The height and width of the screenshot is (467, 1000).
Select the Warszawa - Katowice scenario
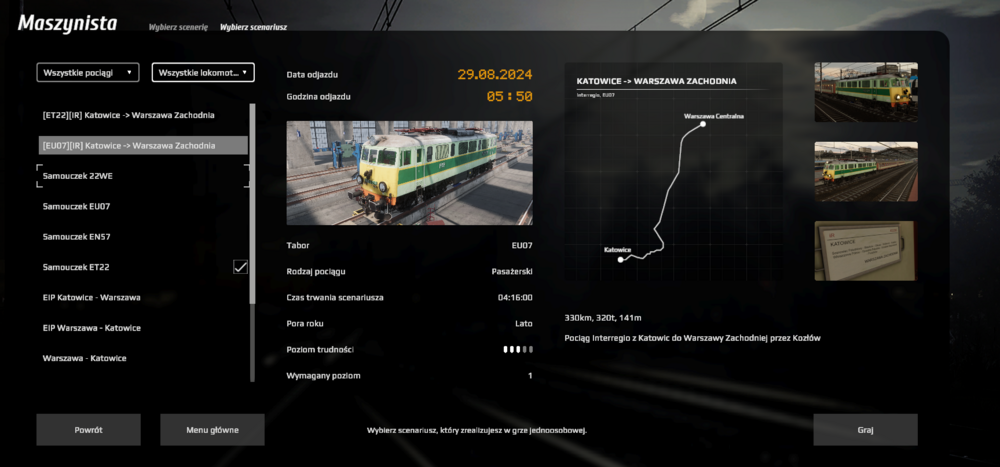[x=84, y=358]
